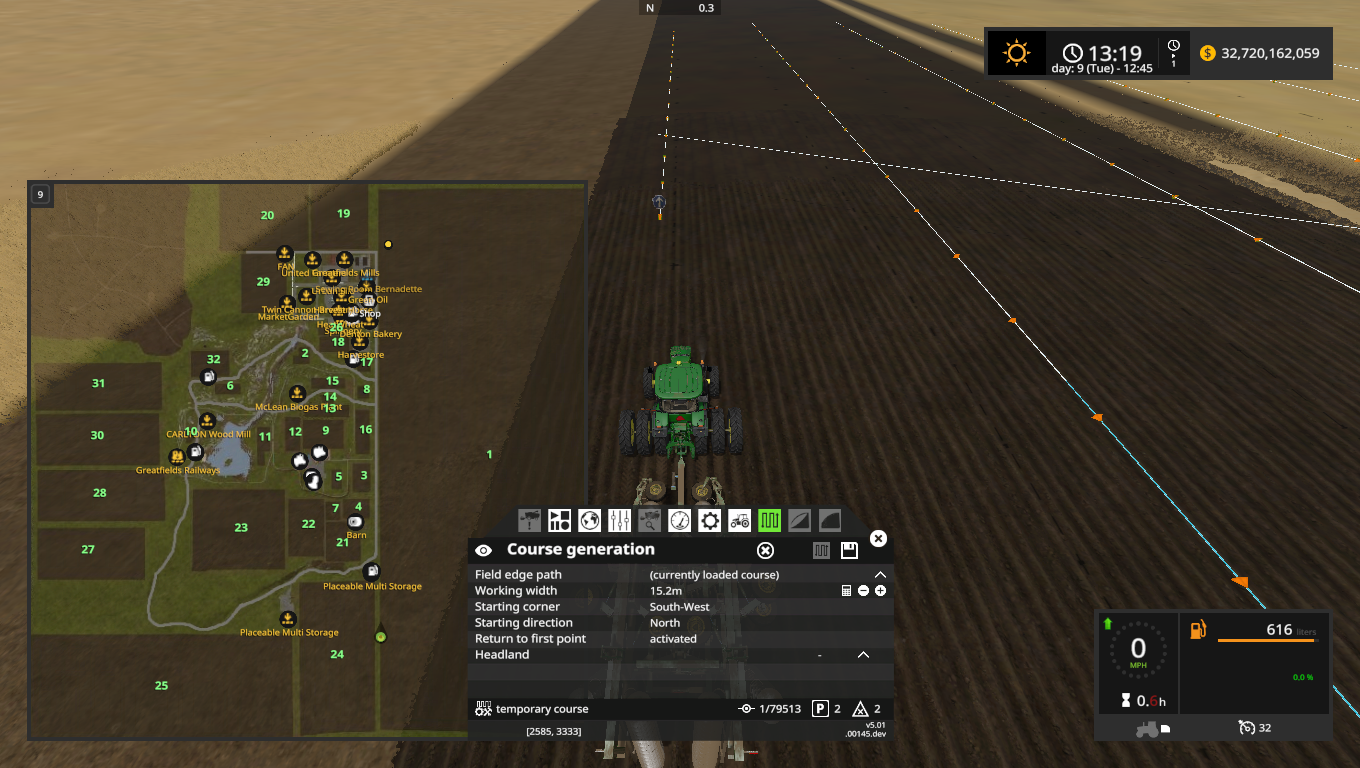1360x768 pixels.
Task: Increase Working width with the plus stepper
Action: [878, 591]
